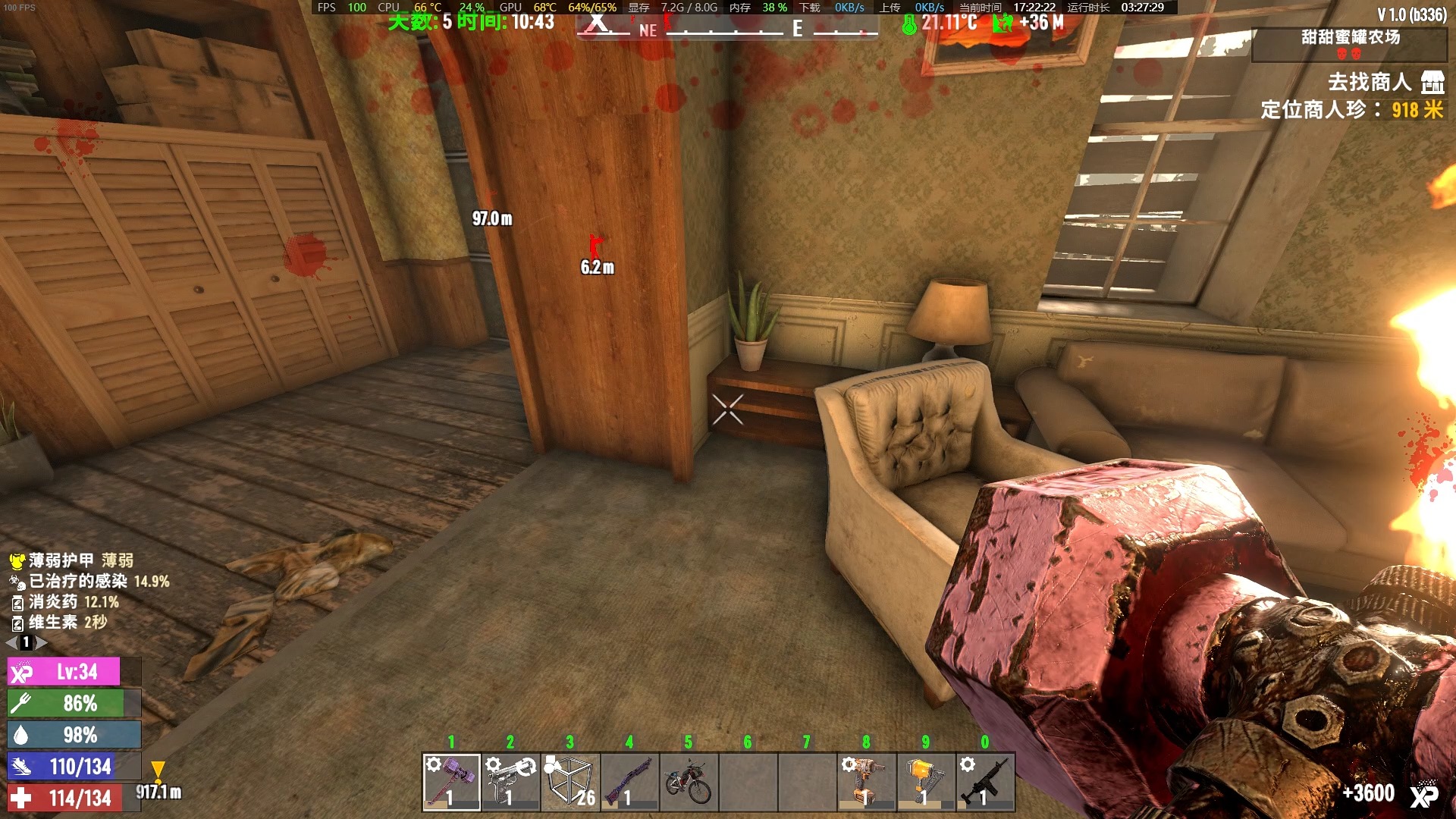Equip the pistol from the hotbar

click(510, 782)
